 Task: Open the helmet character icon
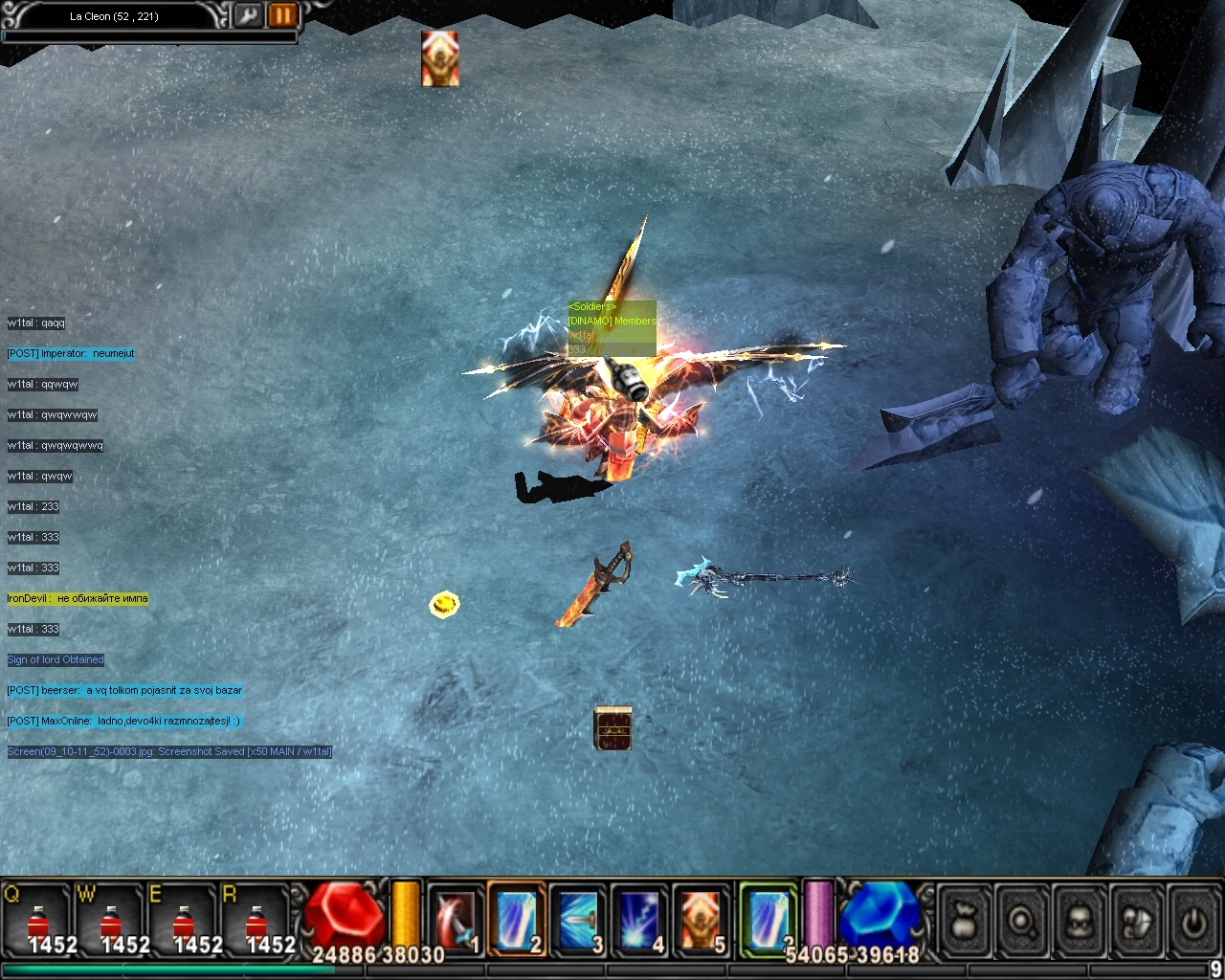point(1080,922)
